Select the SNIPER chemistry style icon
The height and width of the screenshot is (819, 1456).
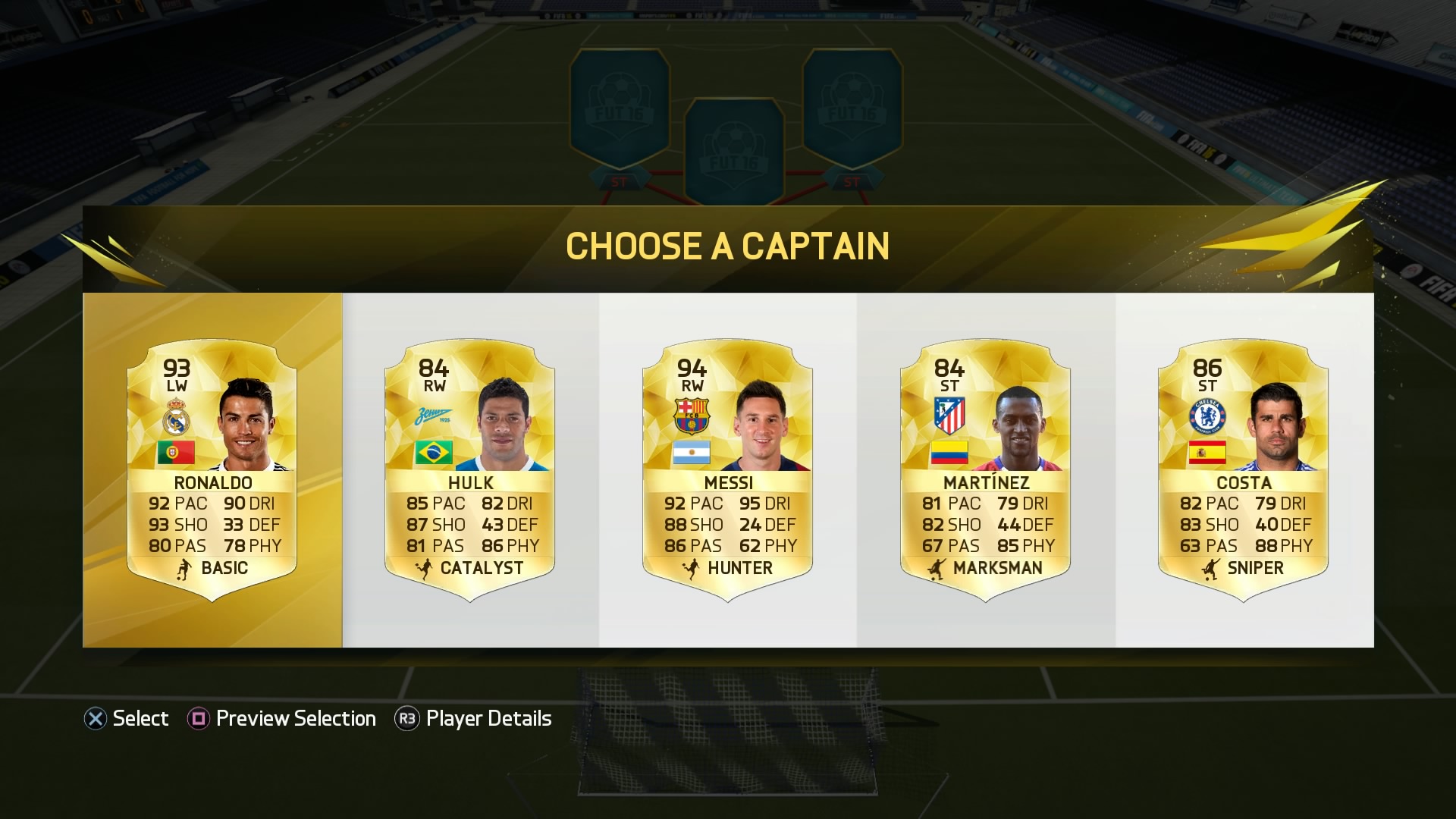(x=1211, y=567)
